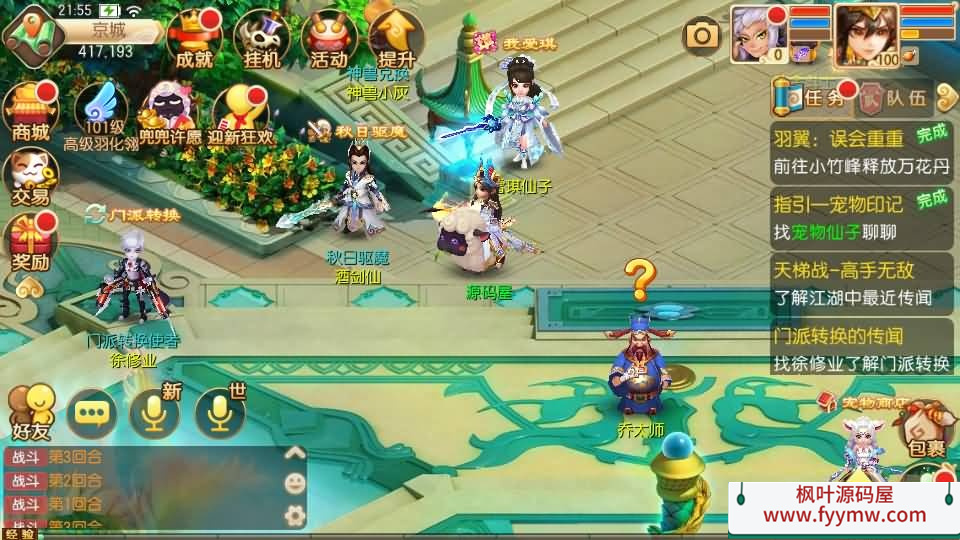Select the 羽翼：误会重重 quest entry

coord(860,151)
